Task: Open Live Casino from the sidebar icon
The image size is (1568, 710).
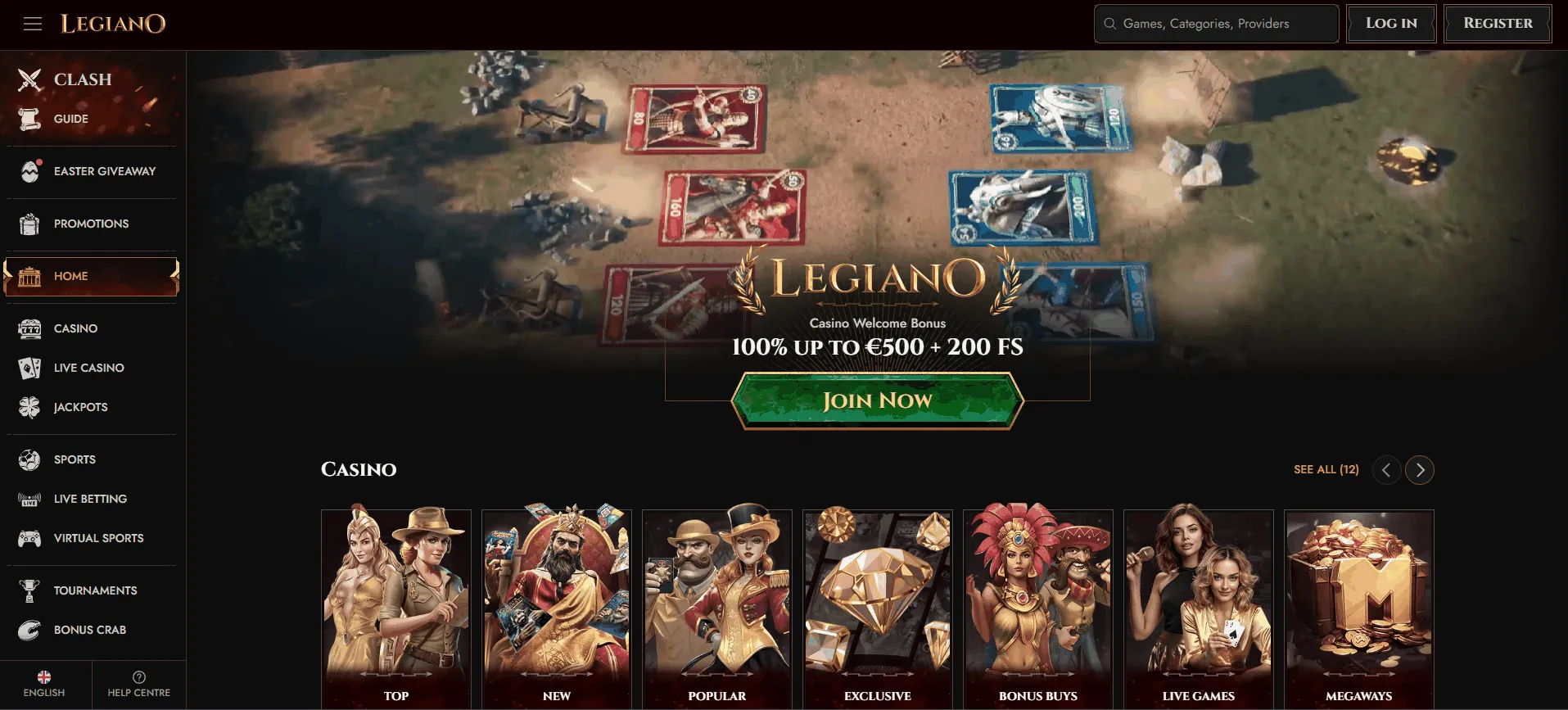Action: point(30,368)
